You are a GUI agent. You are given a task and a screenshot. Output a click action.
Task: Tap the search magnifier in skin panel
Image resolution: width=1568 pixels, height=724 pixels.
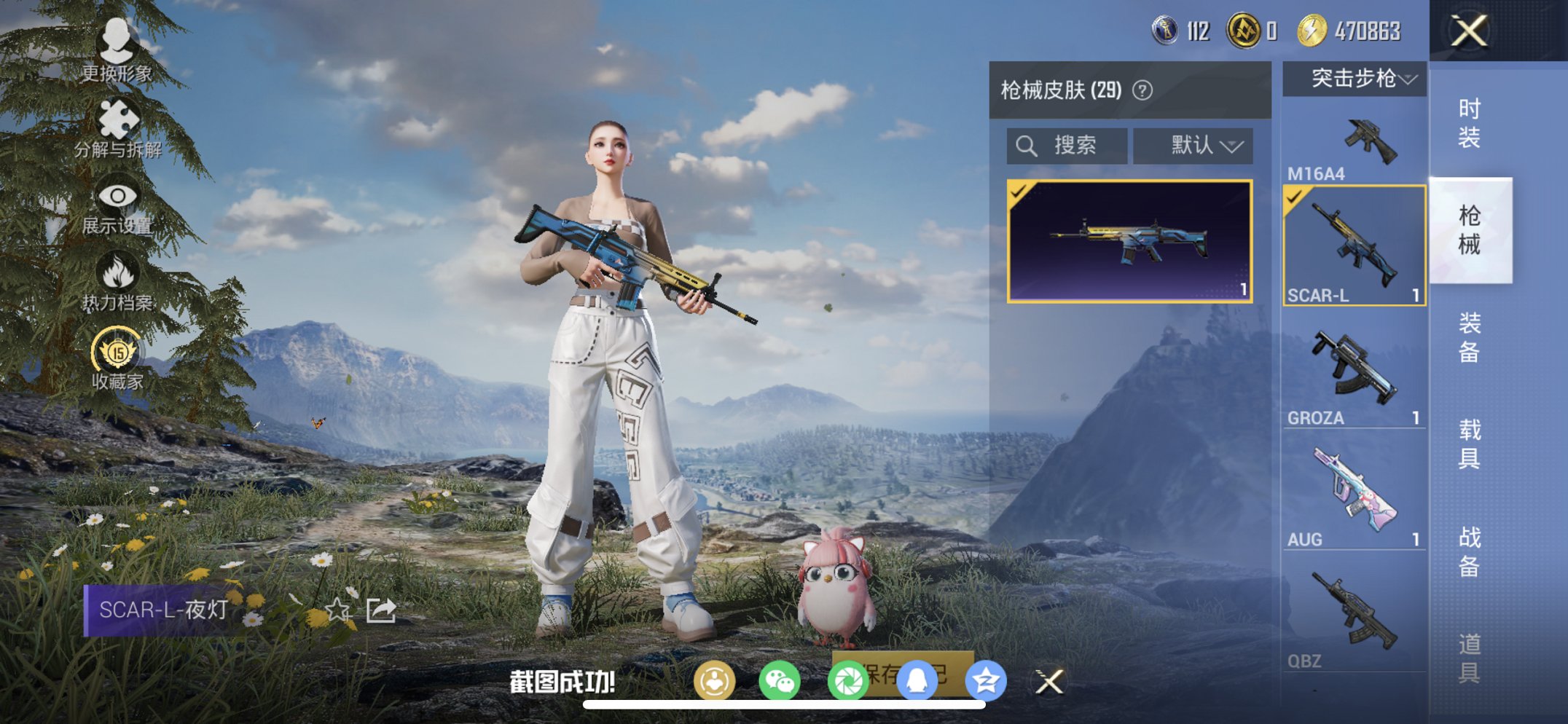pos(1028,145)
